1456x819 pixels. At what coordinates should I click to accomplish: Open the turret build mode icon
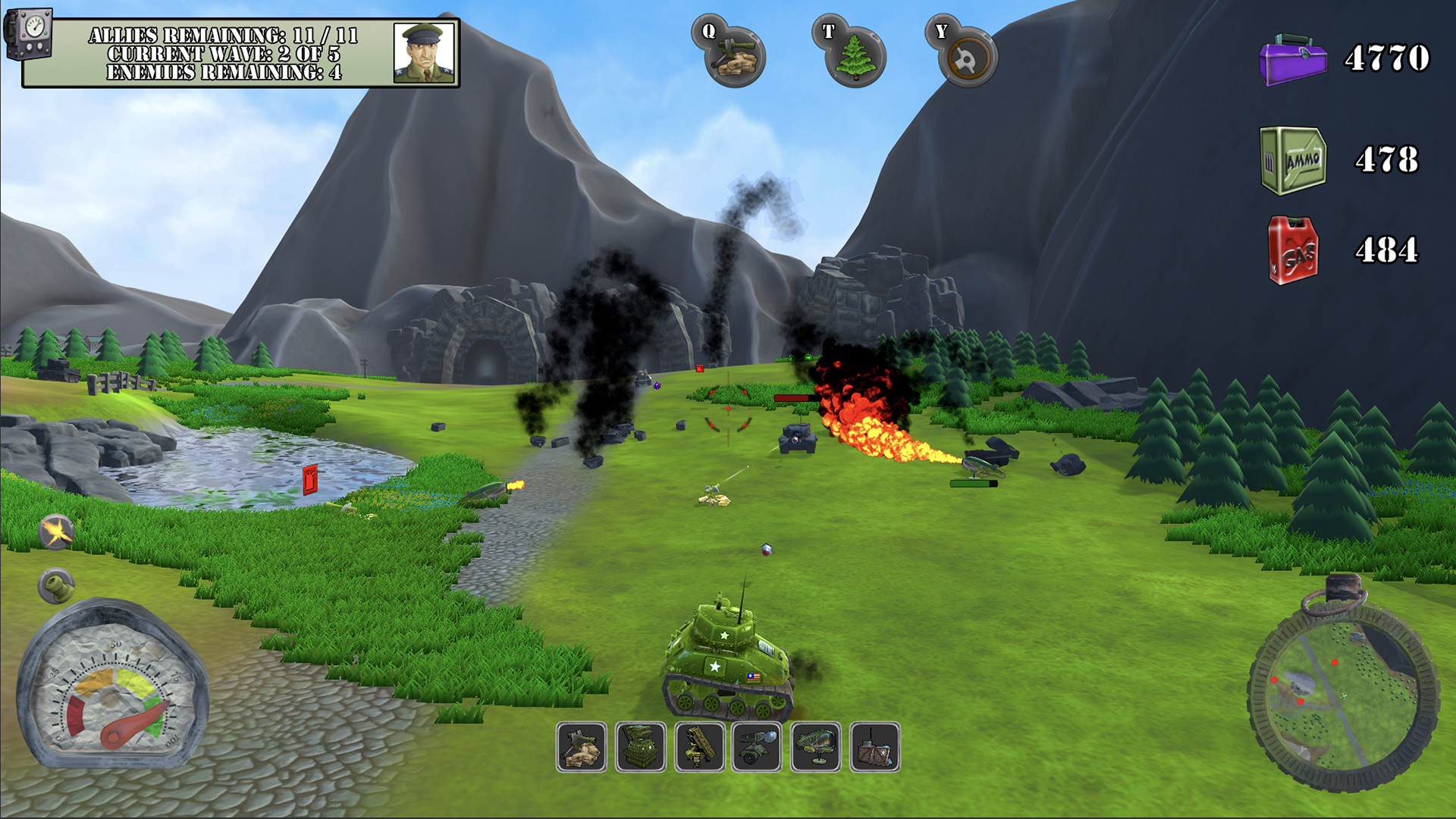733,55
